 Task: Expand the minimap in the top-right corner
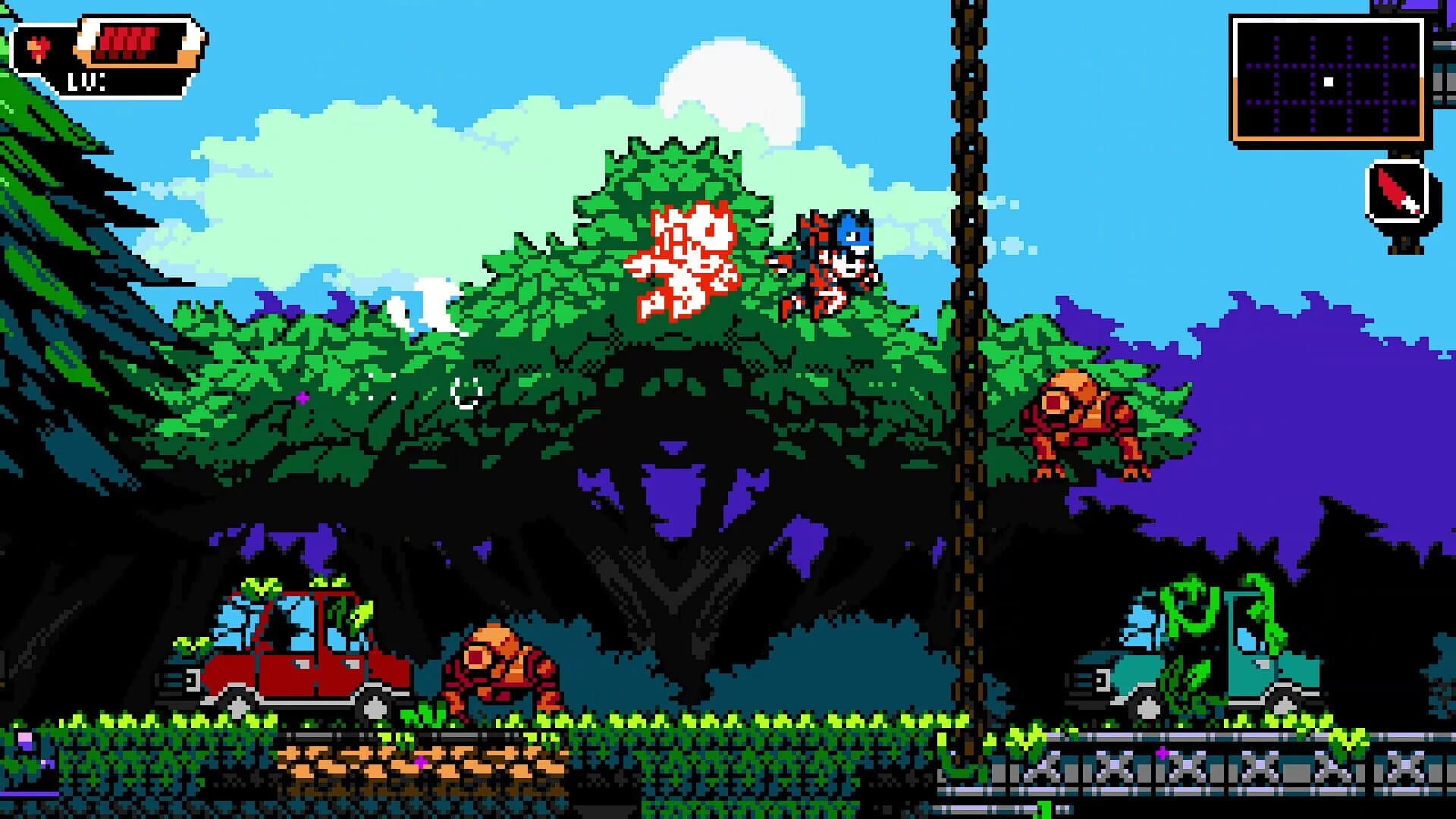point(1329,80)
